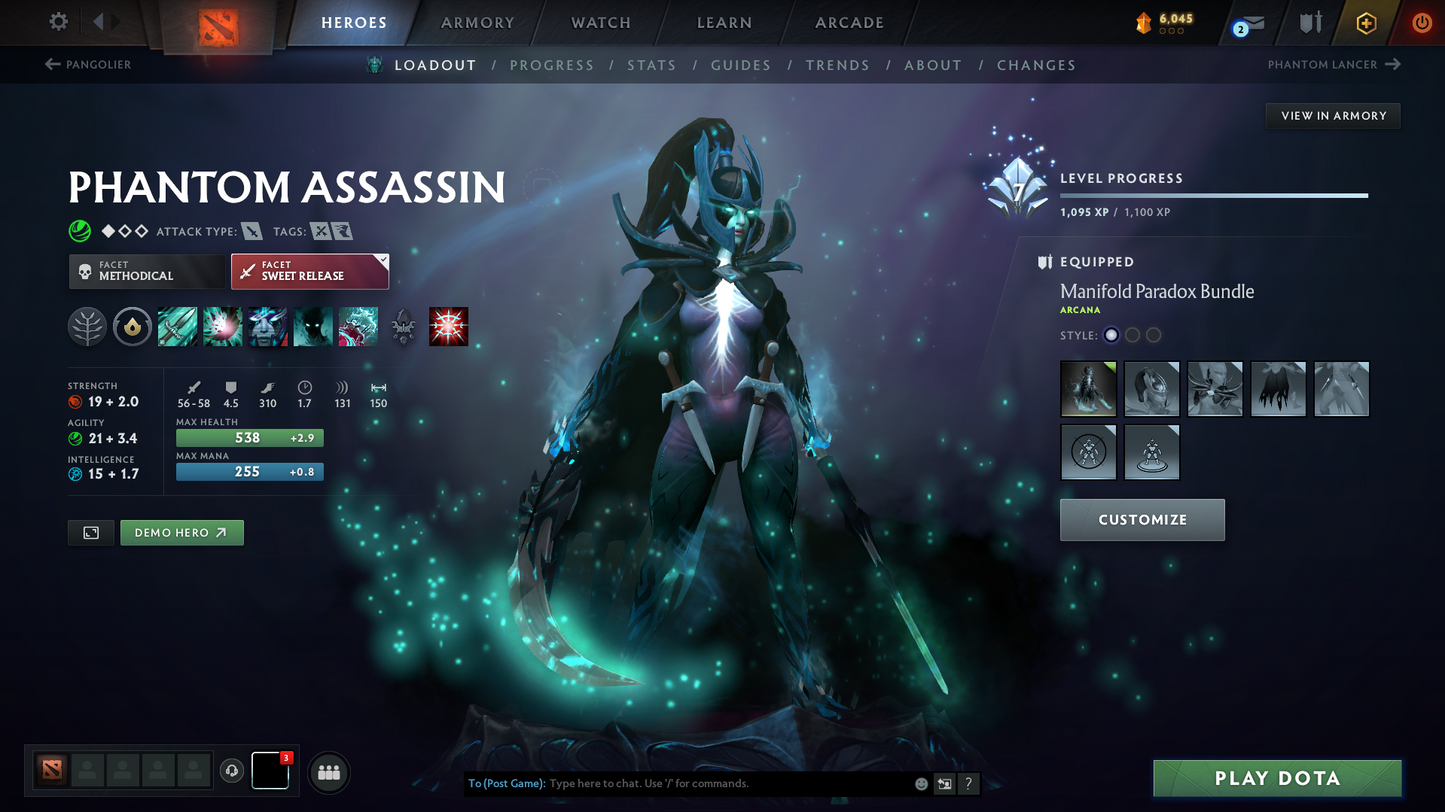Viewport: 1445px width, 812px height.
Task: Switch to the Watch tab
Action: click(601, 22)
